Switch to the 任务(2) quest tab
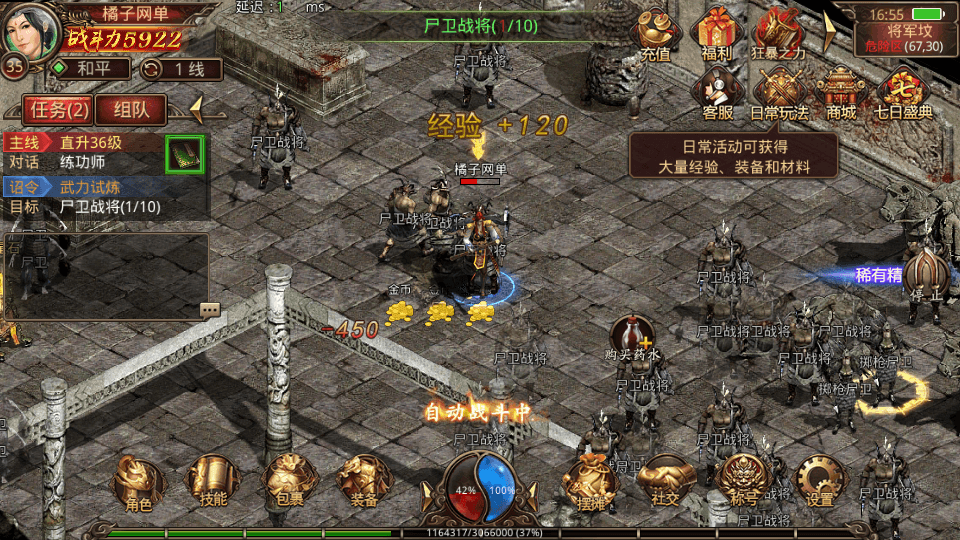 (x=59, y=109)
